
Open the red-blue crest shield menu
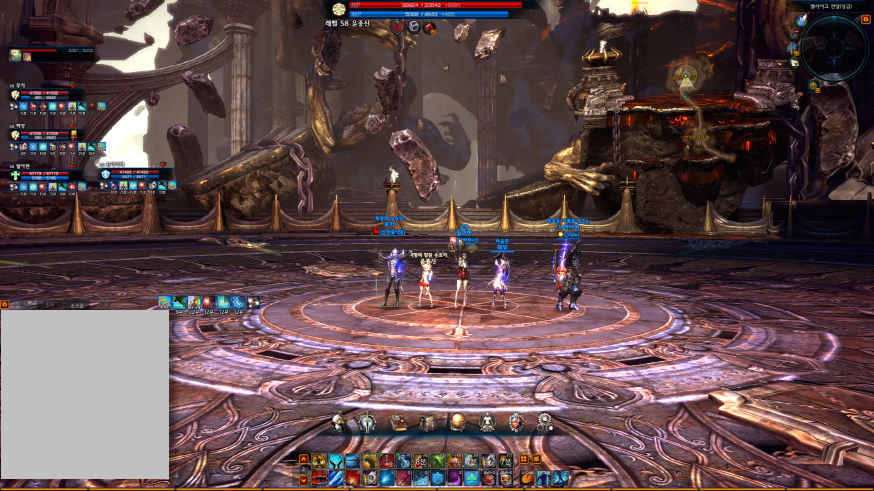[x=516, y=422]
